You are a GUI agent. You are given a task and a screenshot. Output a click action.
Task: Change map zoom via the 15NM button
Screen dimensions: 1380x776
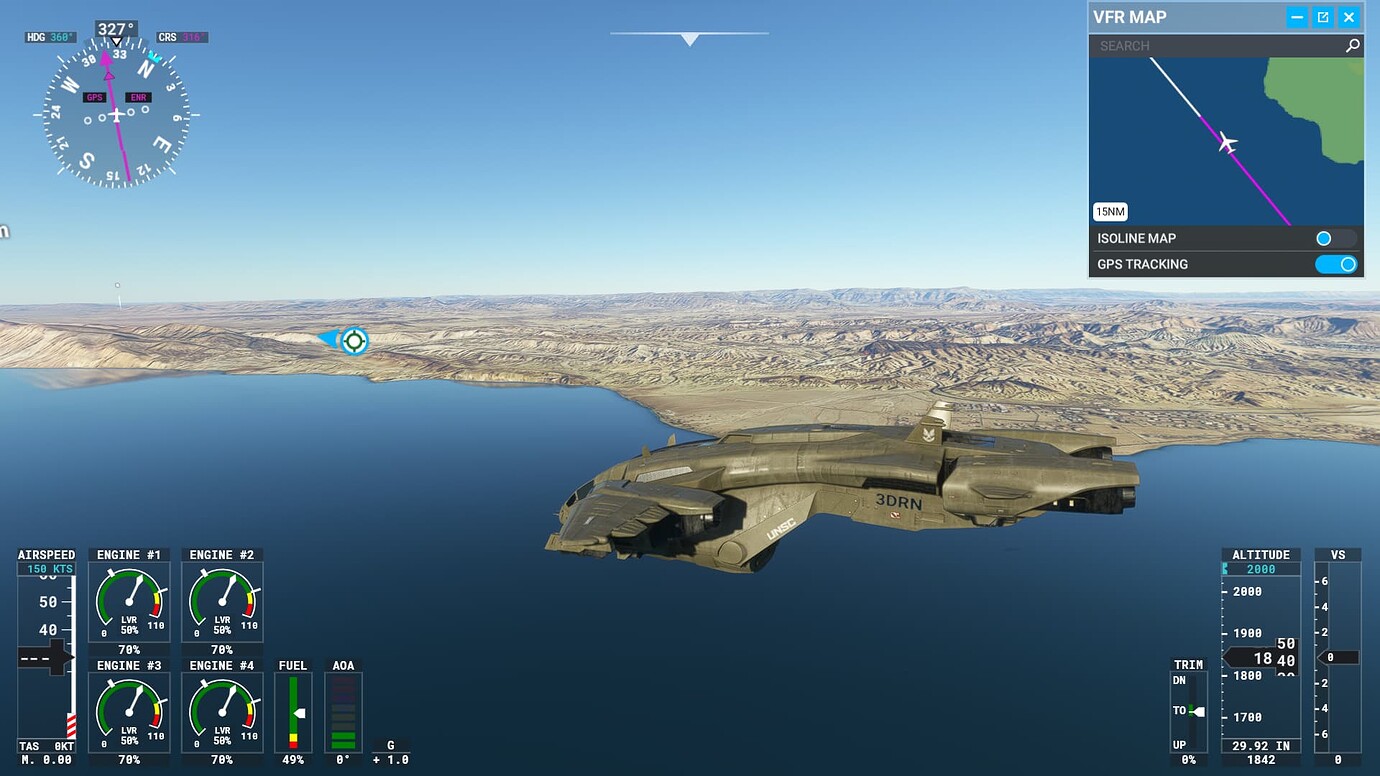1112,211
